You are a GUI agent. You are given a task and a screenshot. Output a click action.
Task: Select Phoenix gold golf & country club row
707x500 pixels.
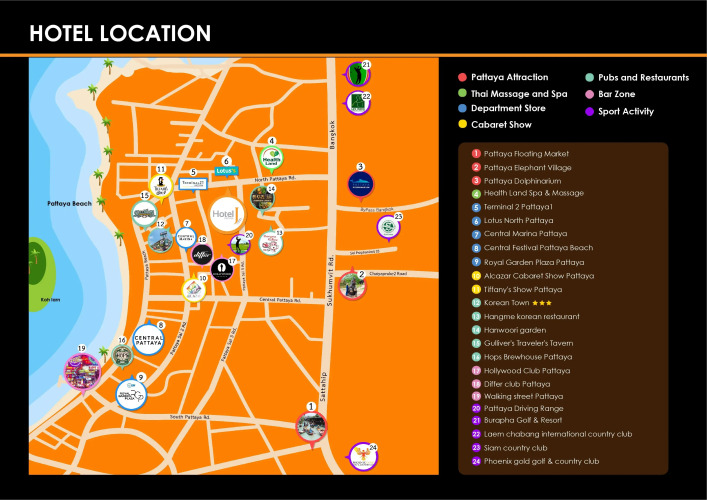point(541,461)
